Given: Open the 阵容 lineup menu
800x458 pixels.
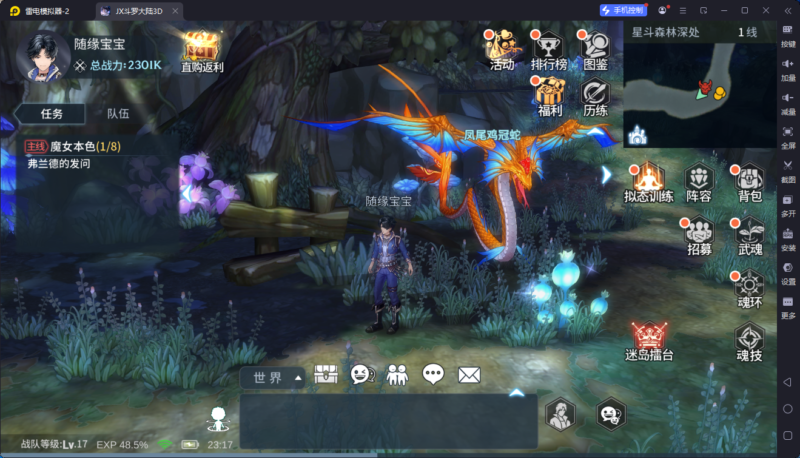Looking at the screenshot, I should pyautogui.click(x=699, y=182).
